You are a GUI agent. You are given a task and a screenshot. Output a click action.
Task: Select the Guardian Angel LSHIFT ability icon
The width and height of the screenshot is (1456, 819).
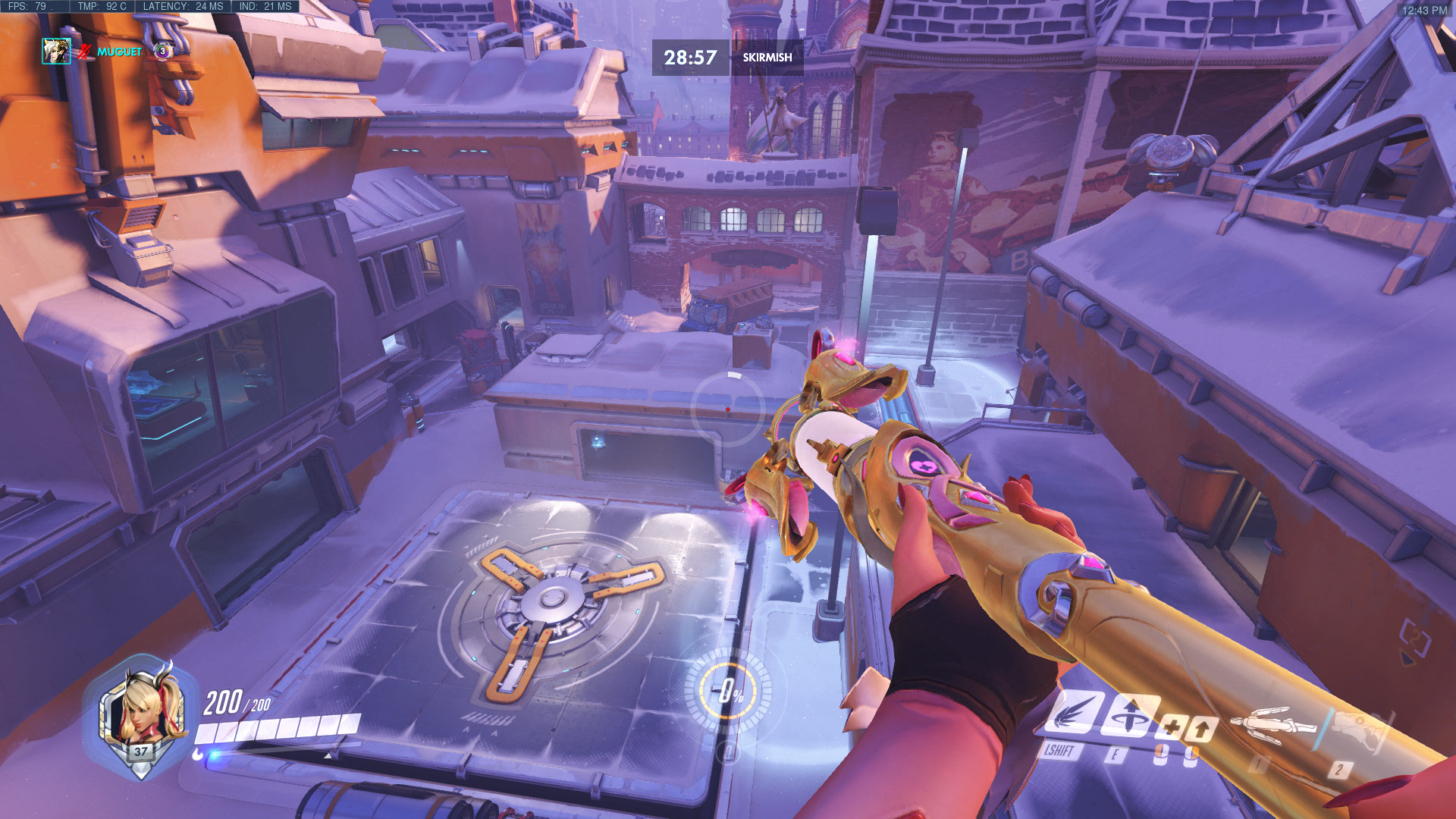click(1074, 713)
